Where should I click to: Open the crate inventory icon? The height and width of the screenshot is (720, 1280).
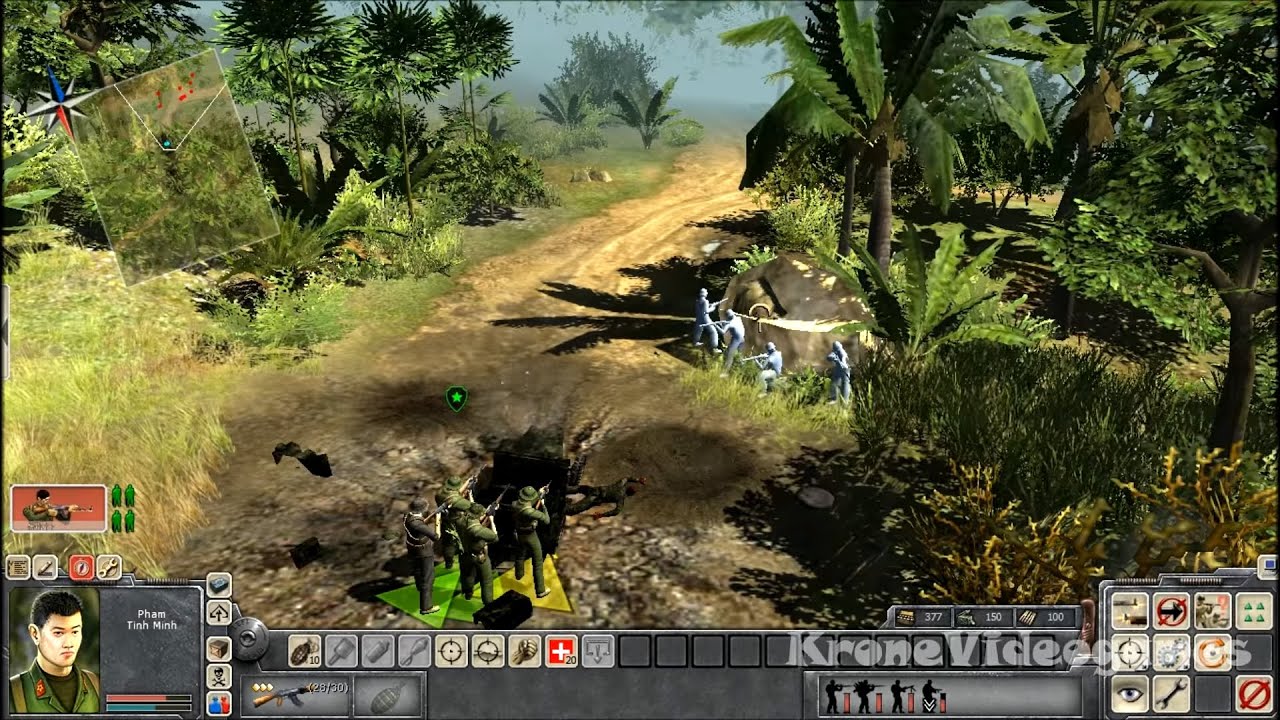click(x=219, y=649)
